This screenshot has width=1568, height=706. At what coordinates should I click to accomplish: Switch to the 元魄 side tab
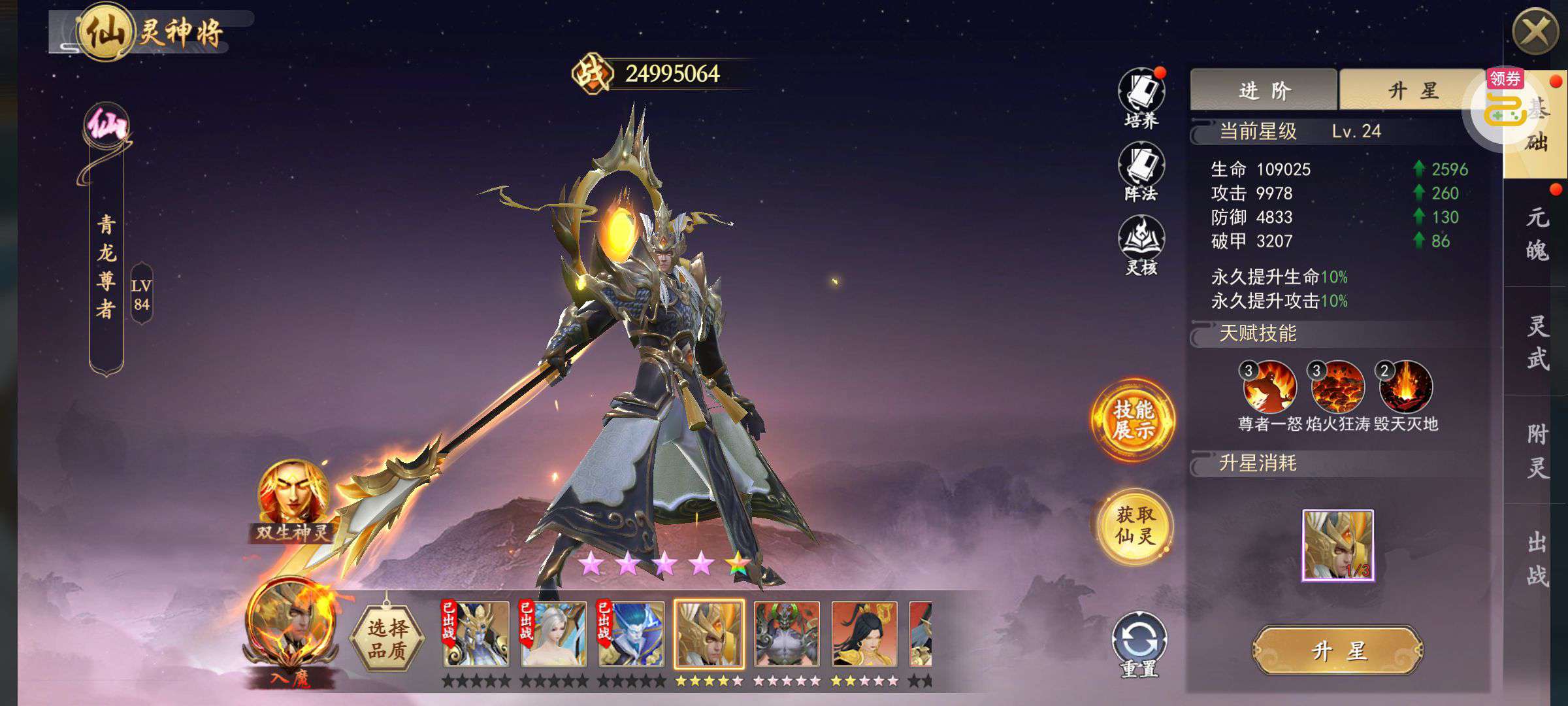(x=1537, y=233)
